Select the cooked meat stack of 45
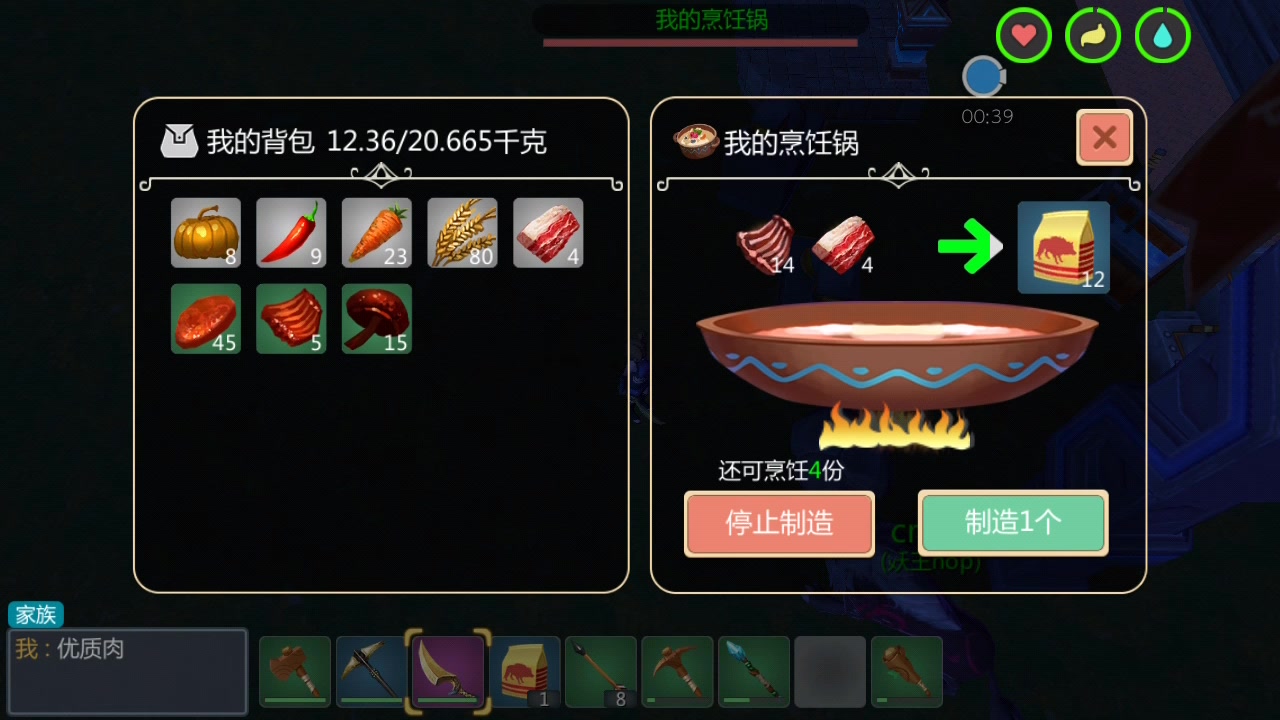The width and height of the screenshot is (1280, 720). coord(205,319)
